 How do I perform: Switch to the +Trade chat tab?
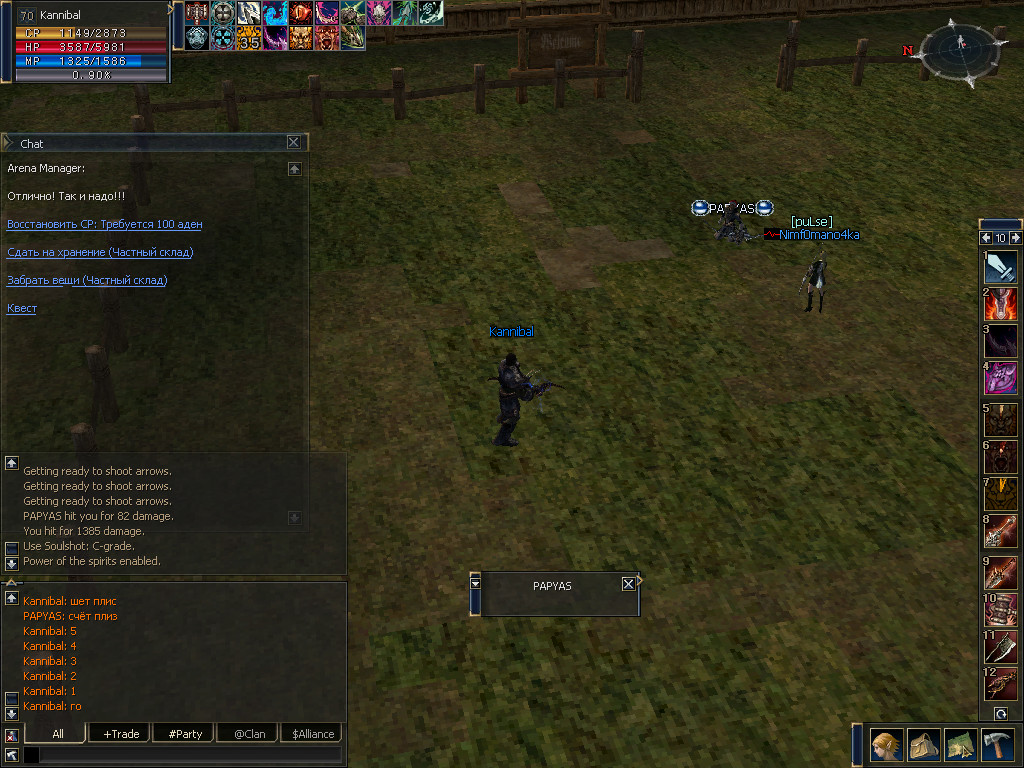121,734
